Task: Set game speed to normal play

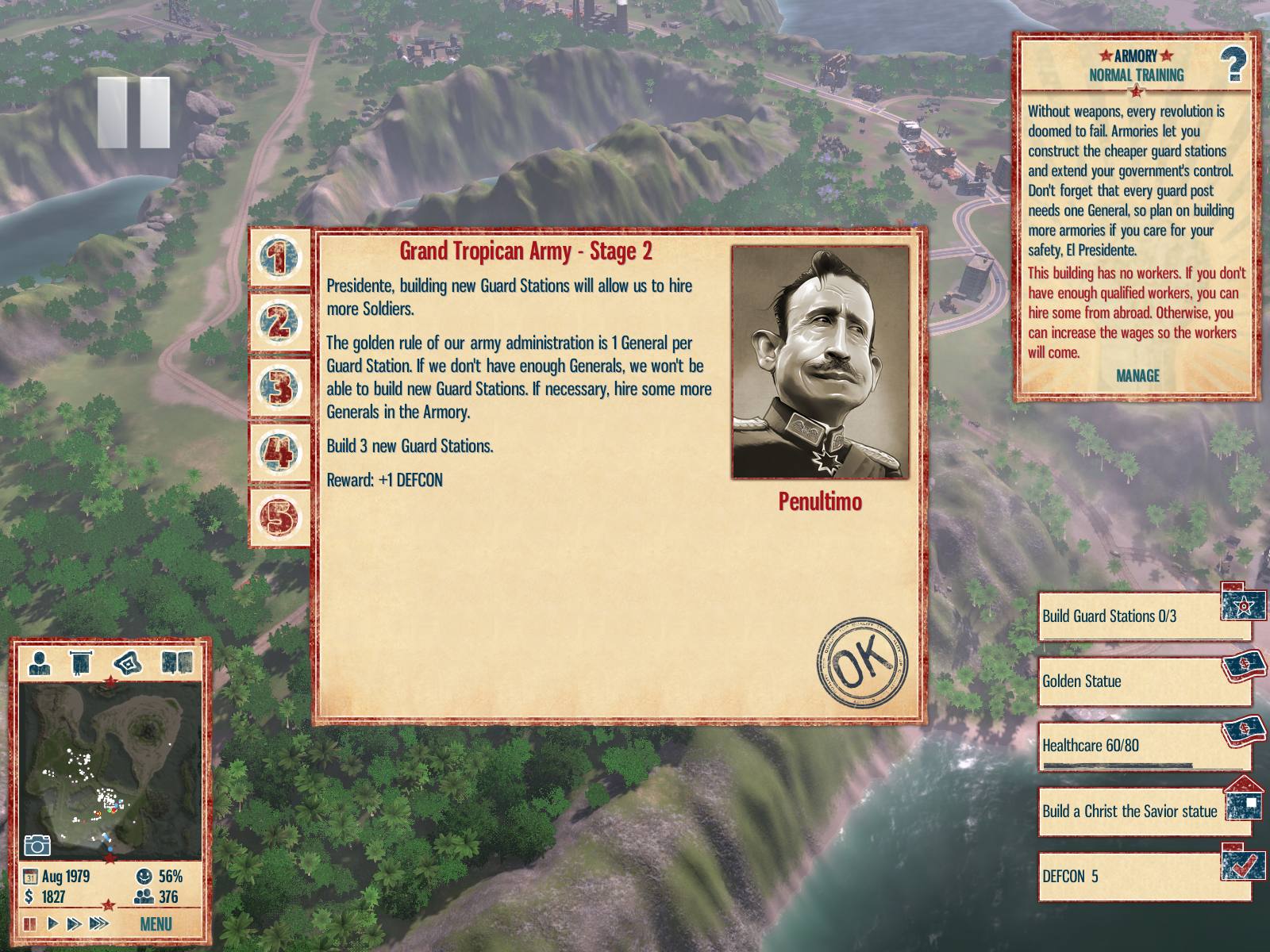Action: pos(52,923)
